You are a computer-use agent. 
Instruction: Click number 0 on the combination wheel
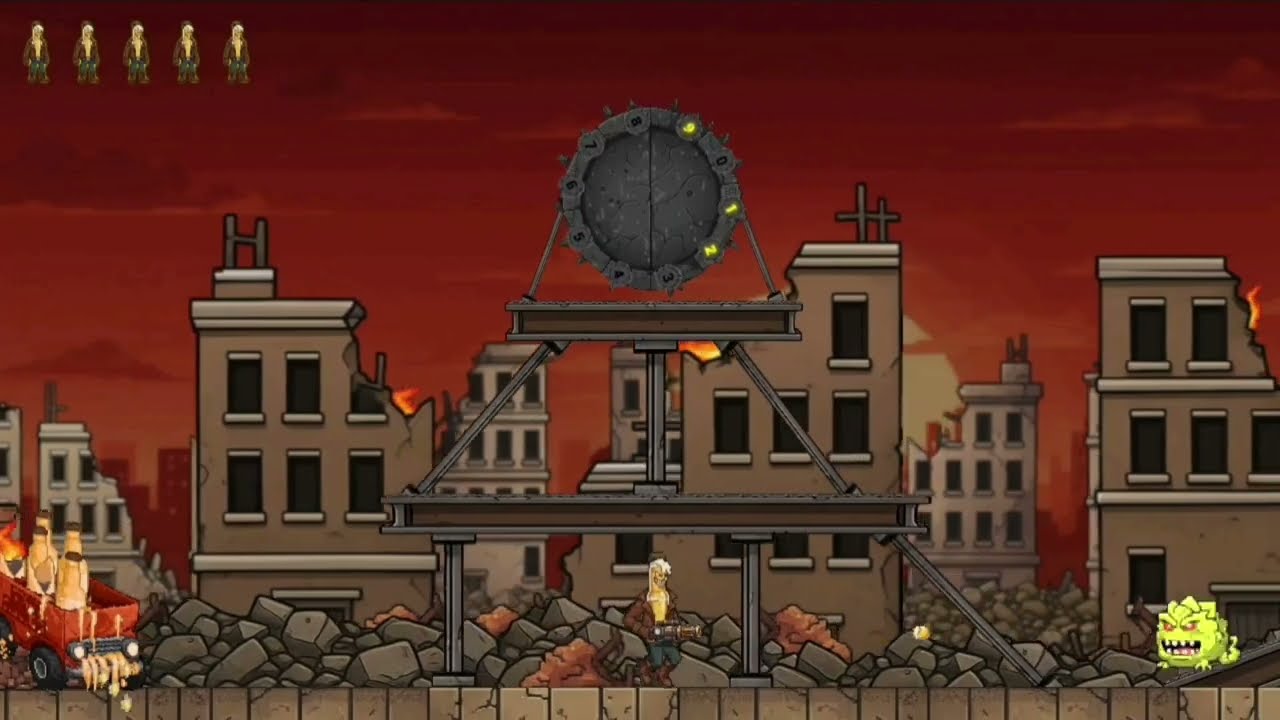tap(722, 160)
